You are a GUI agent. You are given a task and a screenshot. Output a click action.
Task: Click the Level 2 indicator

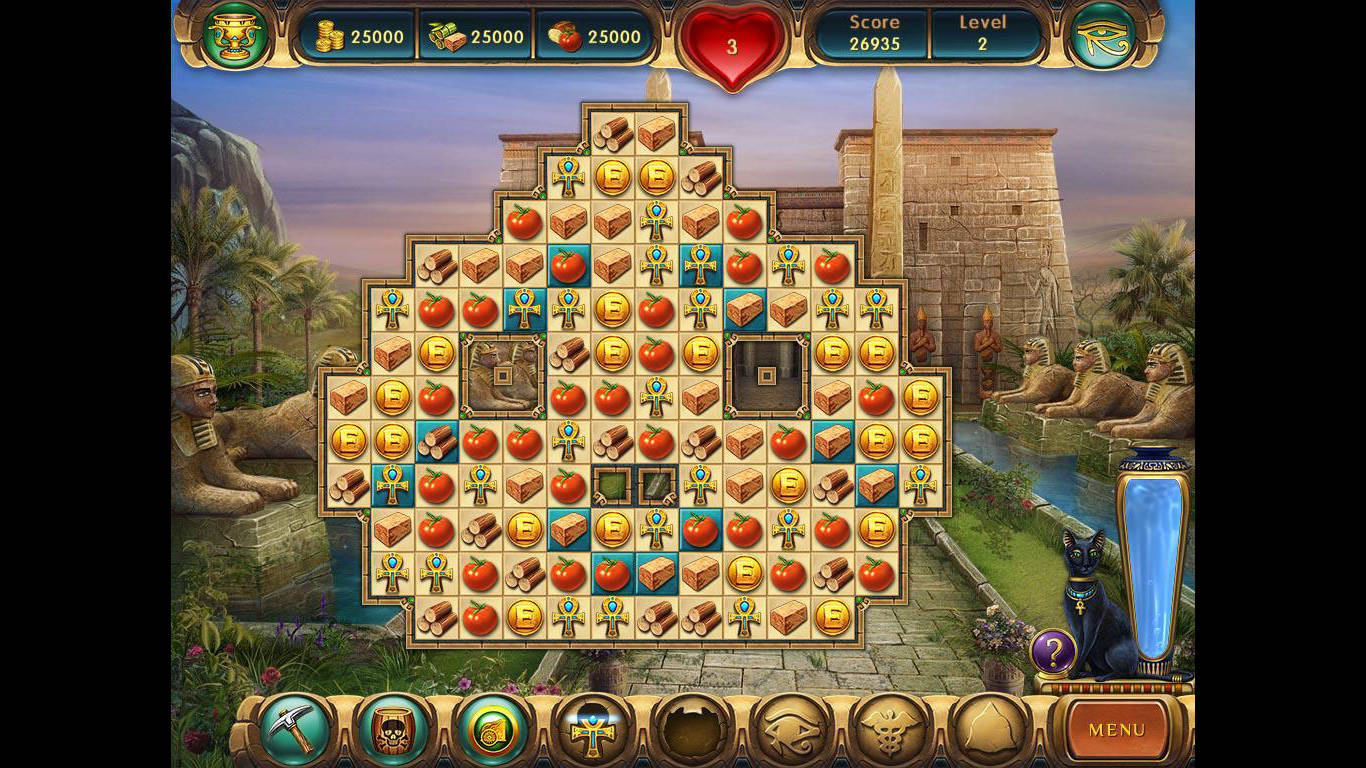tap(983, 33)
